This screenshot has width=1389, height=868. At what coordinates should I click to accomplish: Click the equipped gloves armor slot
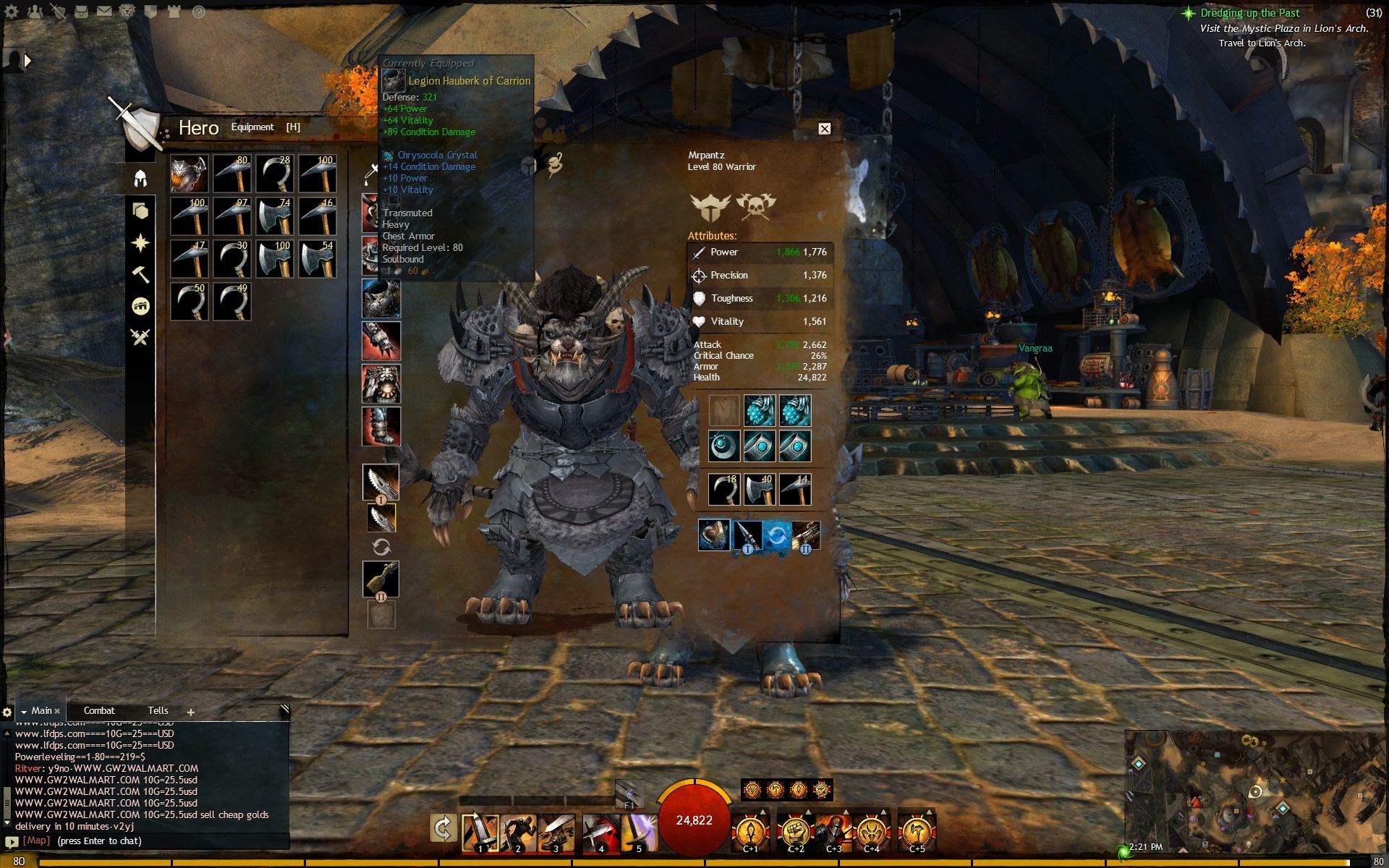381,341
